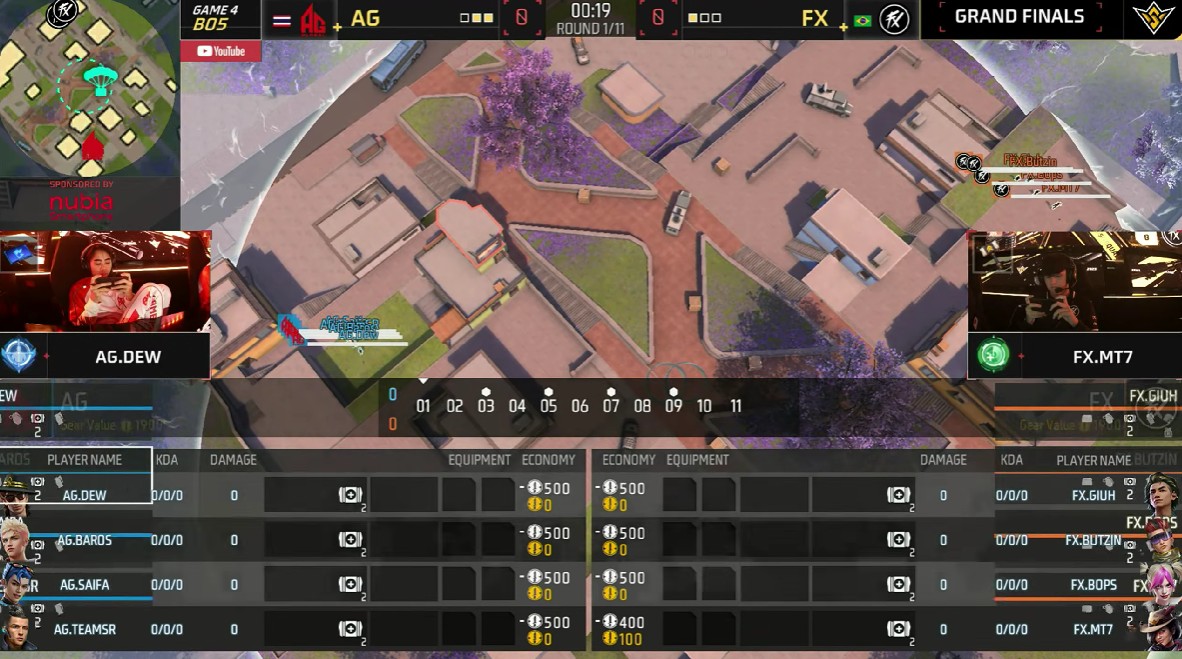Select FX.GIUH in the scoreboard

point(1093,495)
